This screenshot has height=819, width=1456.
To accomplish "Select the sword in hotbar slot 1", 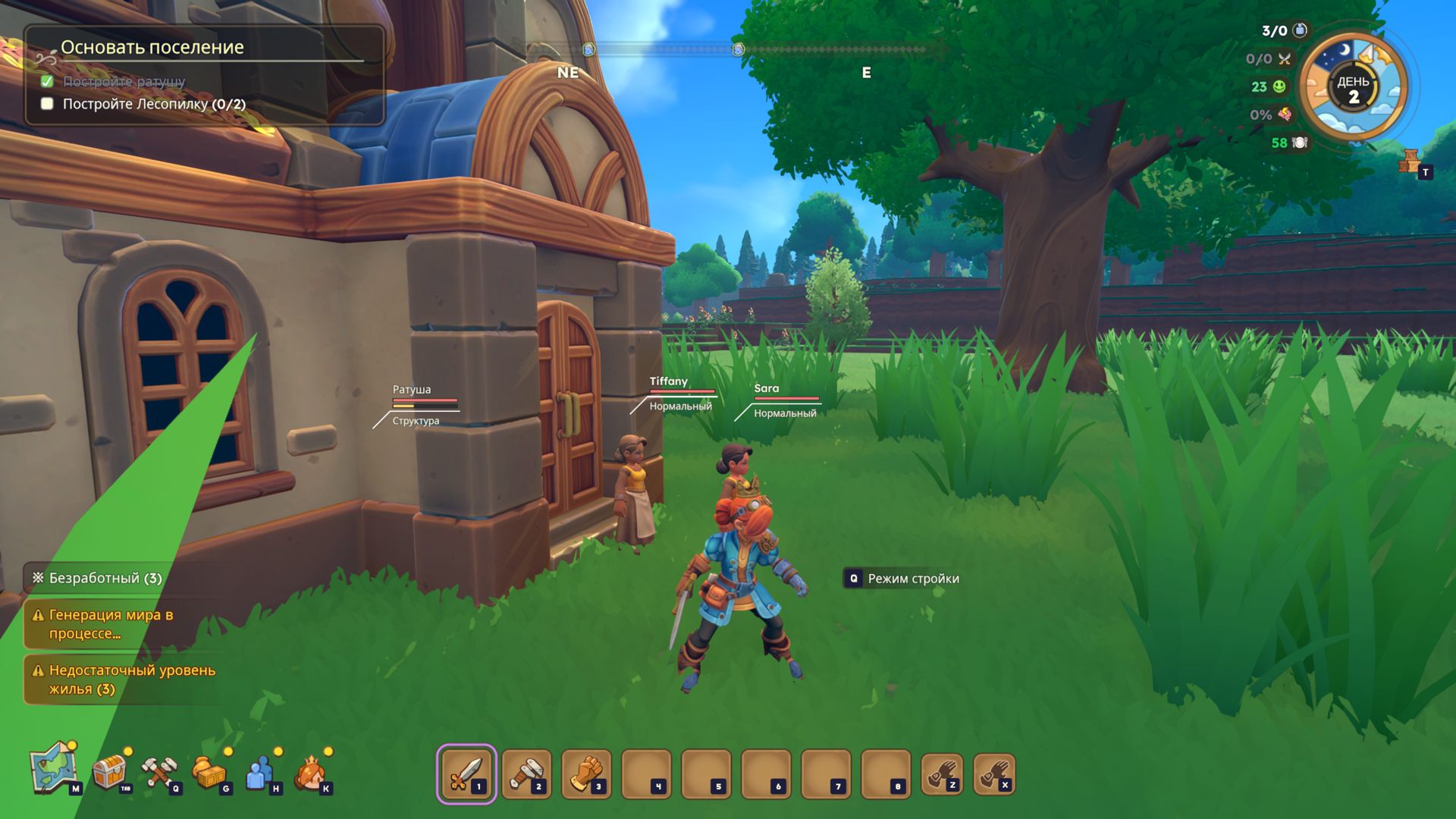I will (466, 774).
